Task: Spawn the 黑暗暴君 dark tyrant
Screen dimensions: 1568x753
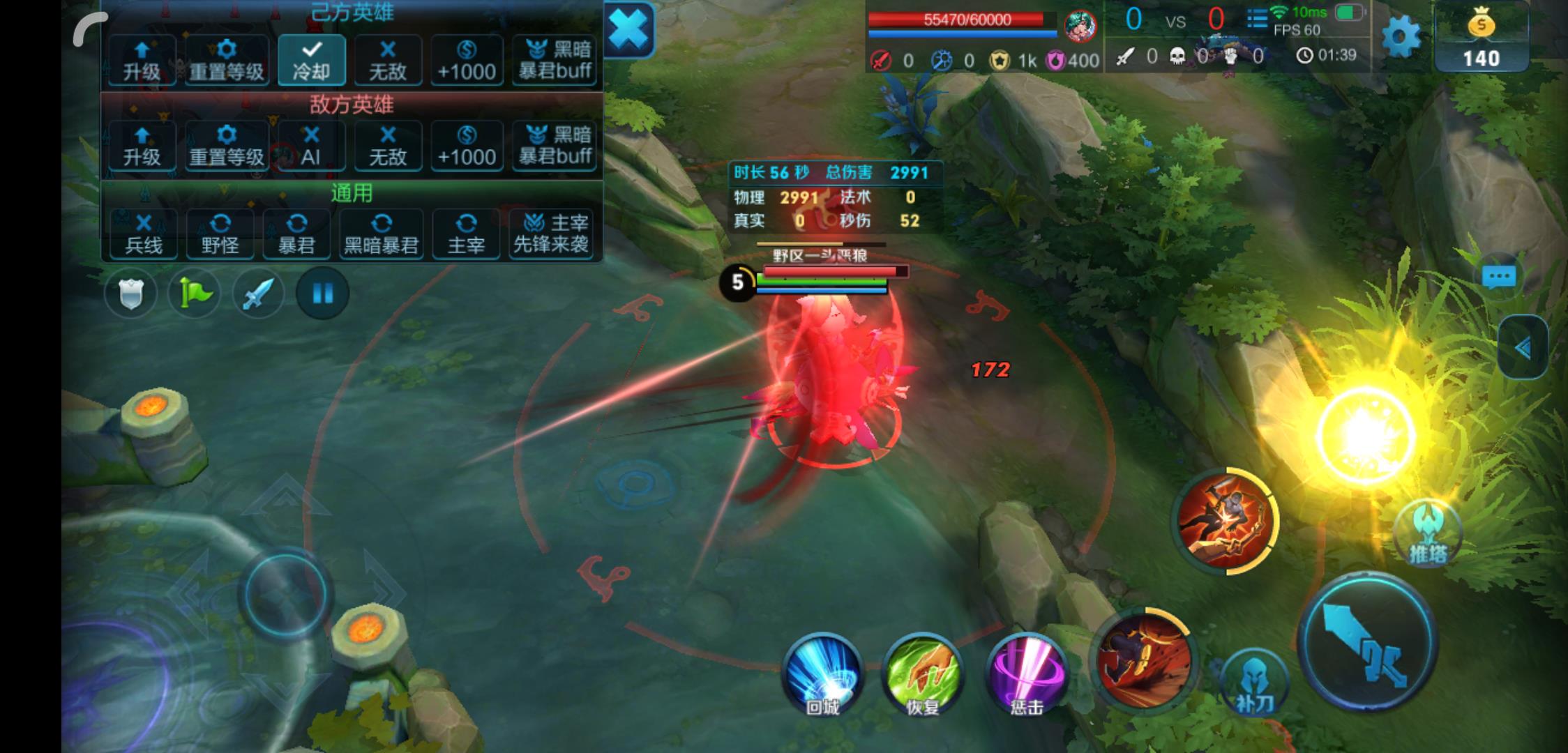Action: 381,234
